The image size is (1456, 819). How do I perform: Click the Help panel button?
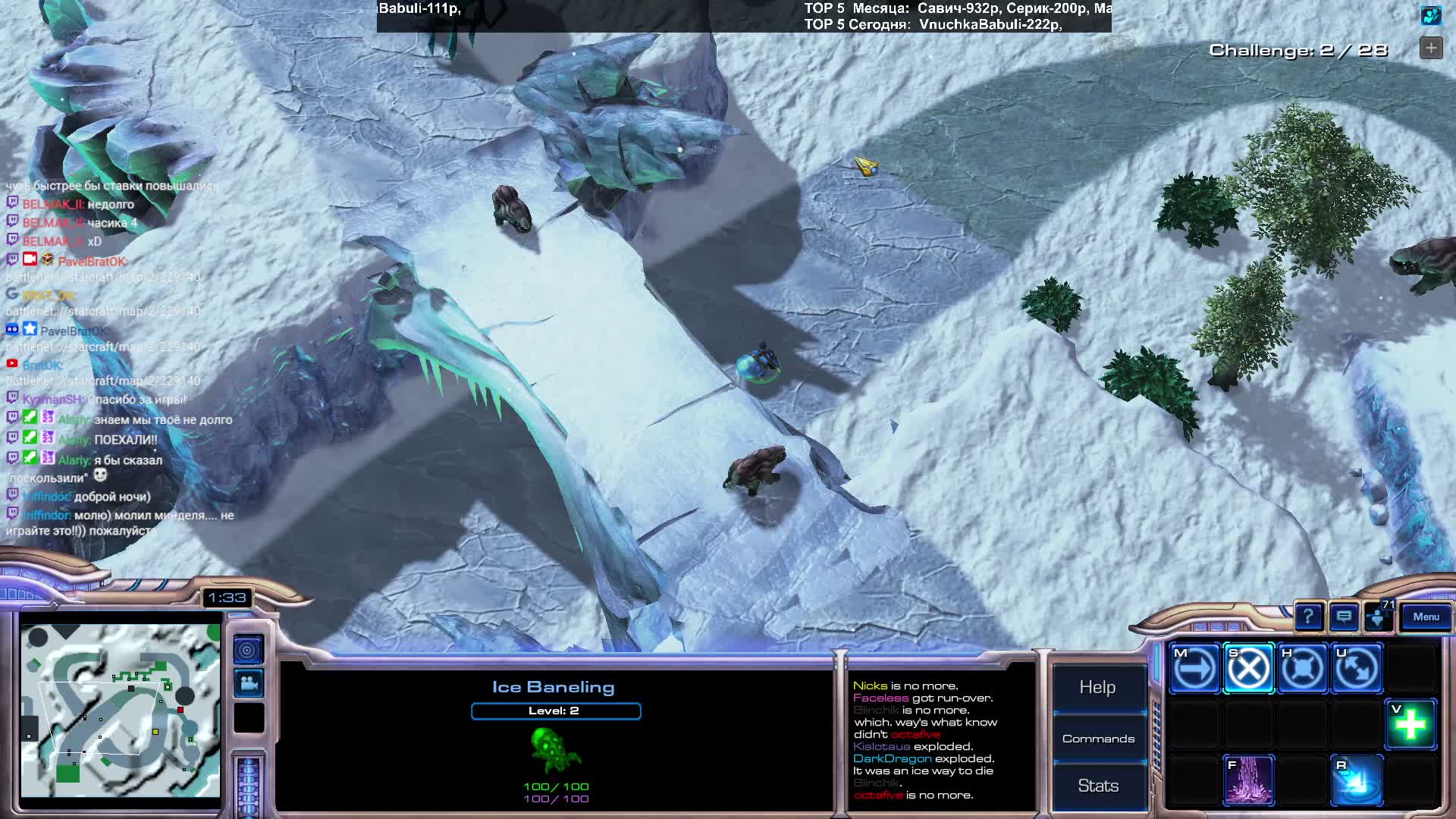tap(1097, 687)
